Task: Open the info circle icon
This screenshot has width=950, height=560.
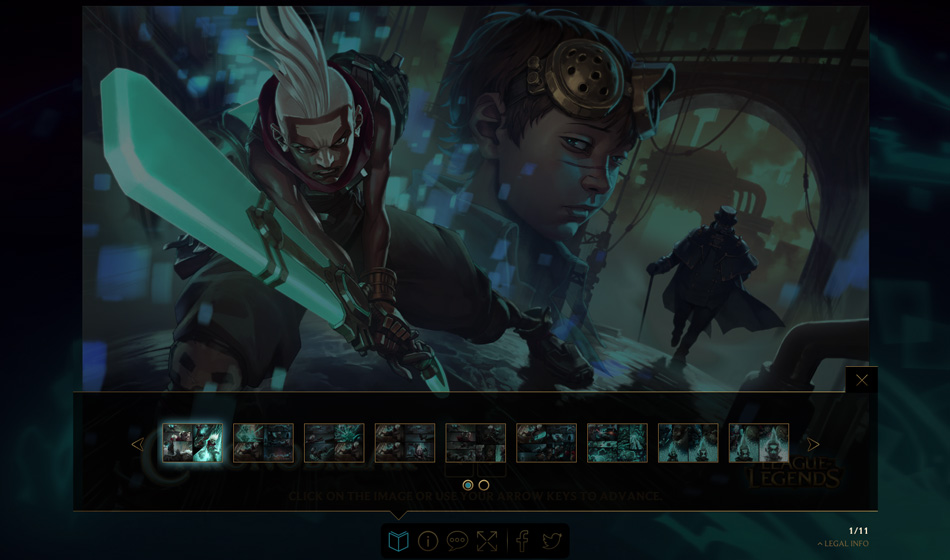Action: pyautogui.click(x=428, y=541)
